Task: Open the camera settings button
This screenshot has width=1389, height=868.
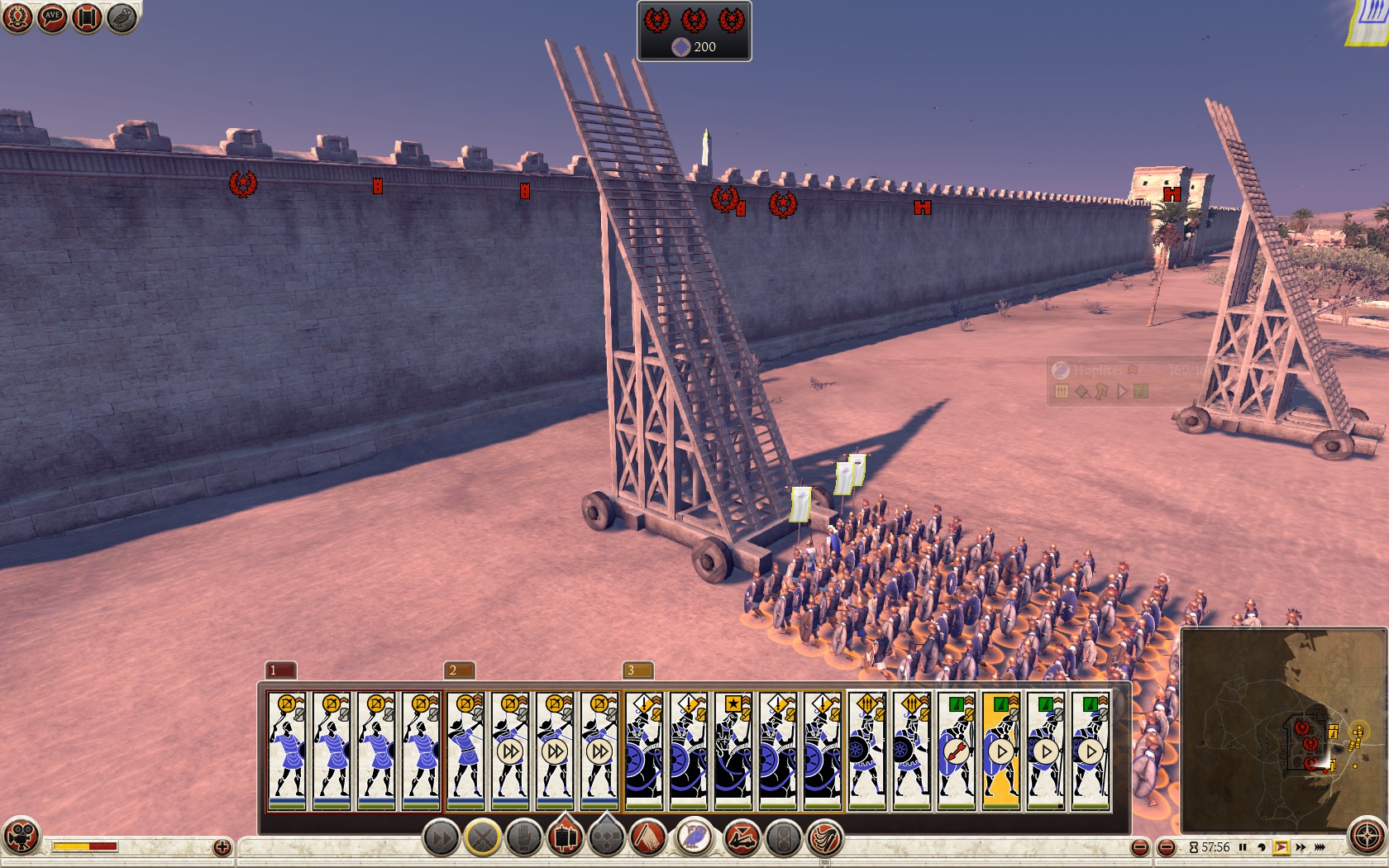Action: tap(21, 835)
